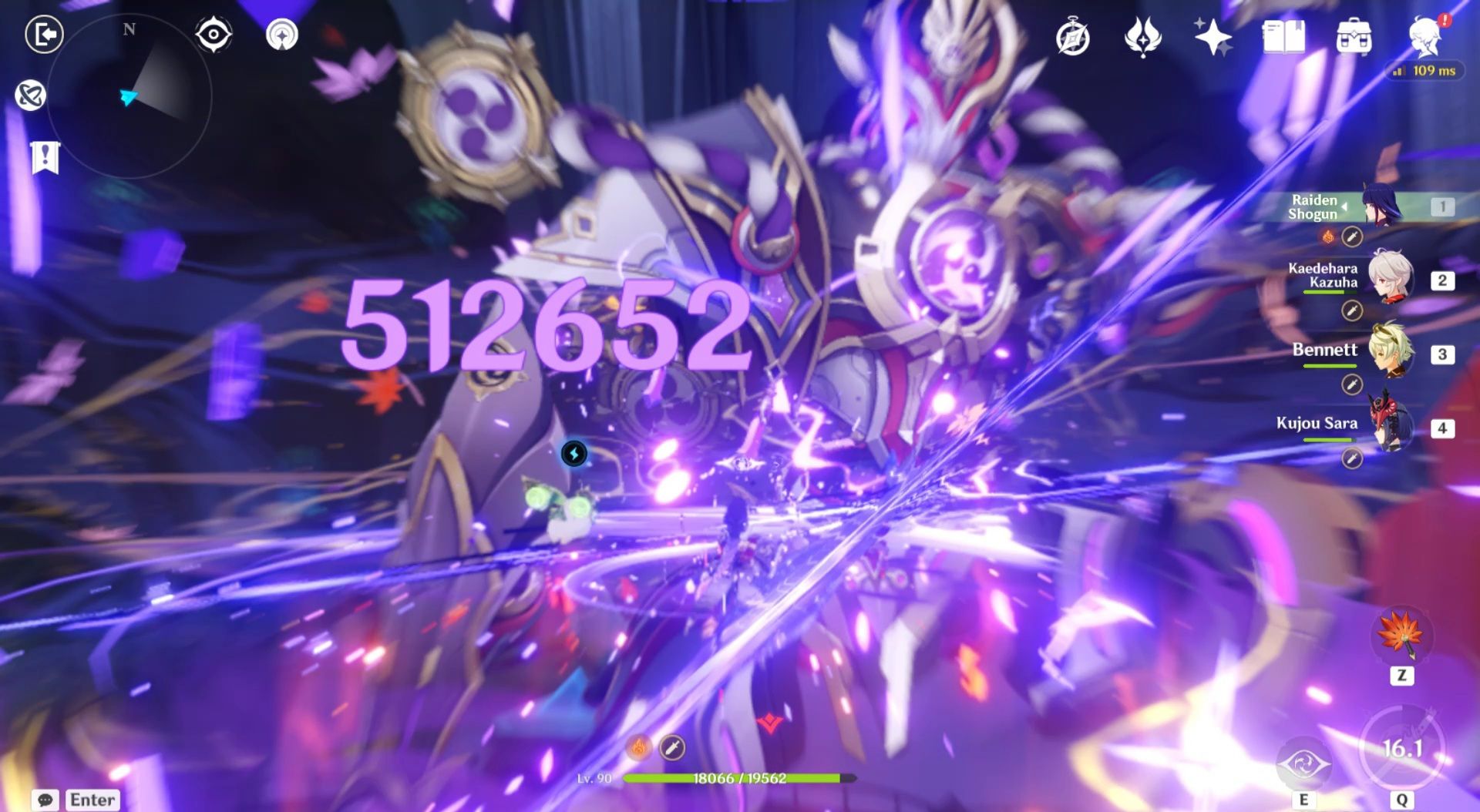Open the quest journal book icon
The width and height of the screenshot is (1480, 812).
point(1286,35)
